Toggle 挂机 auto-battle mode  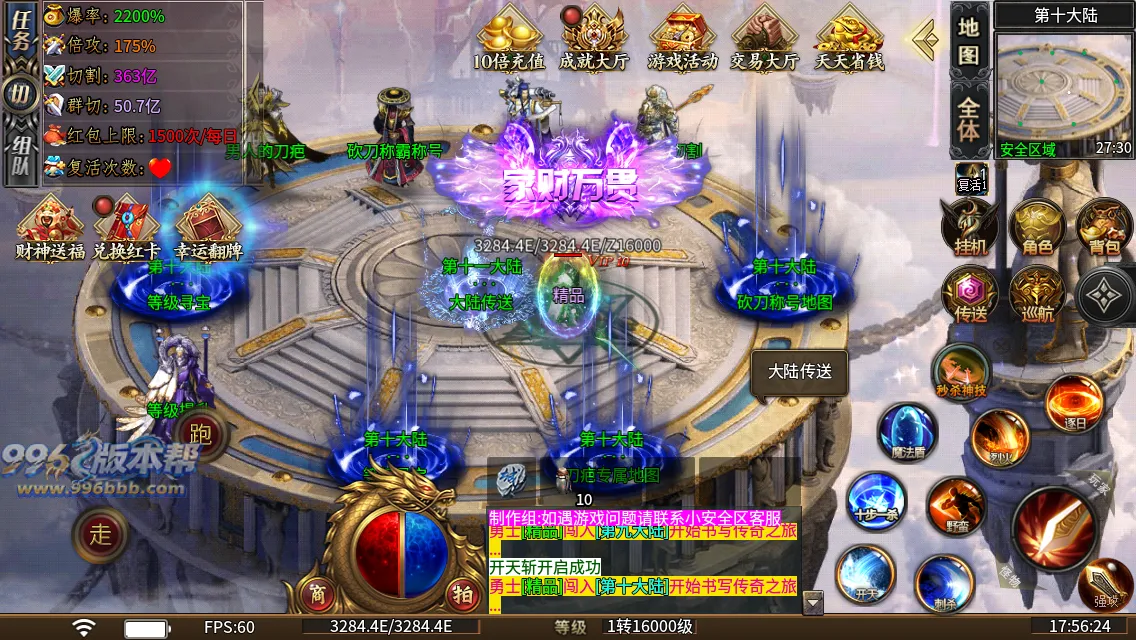967,225
